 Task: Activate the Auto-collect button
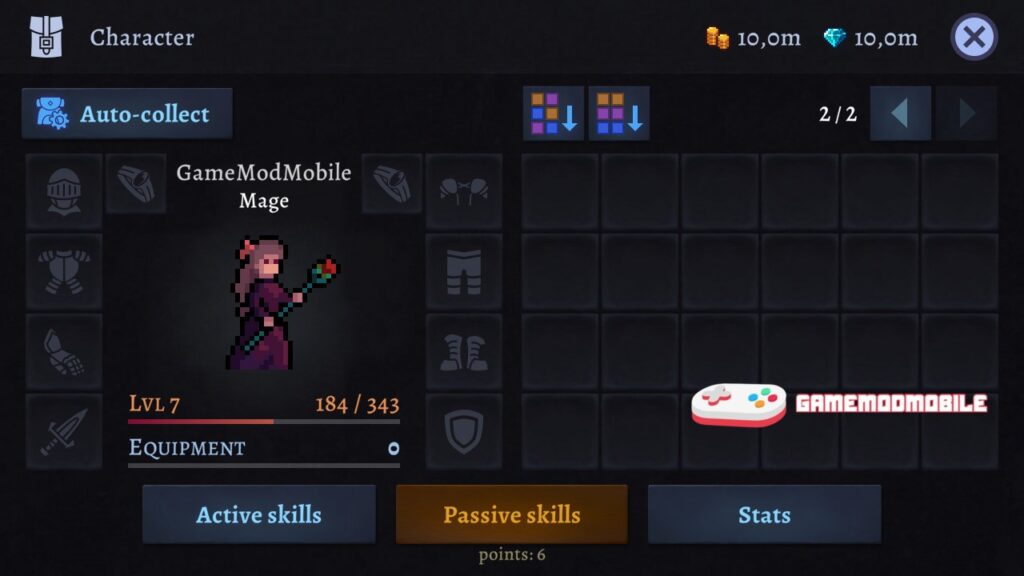[127, 114]
